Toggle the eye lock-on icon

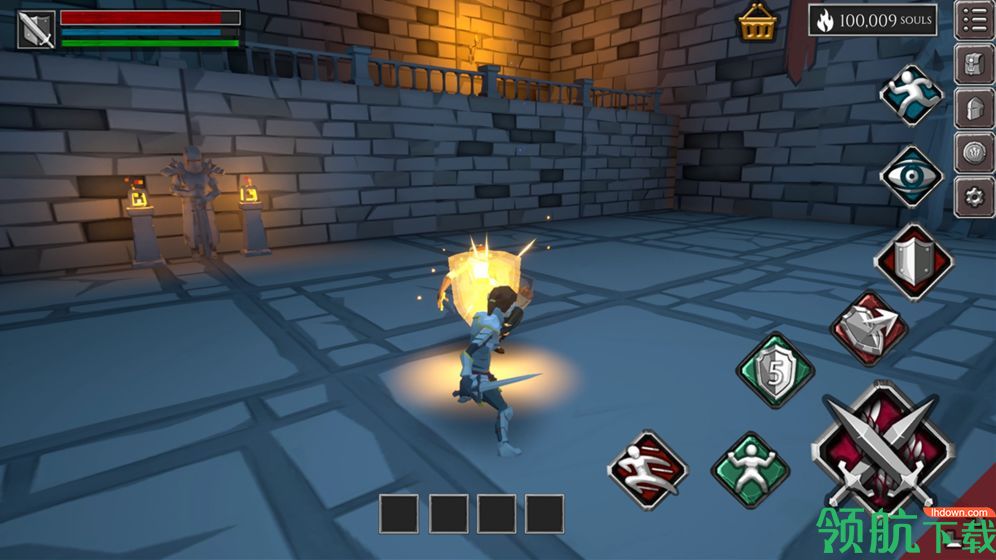point(911,177)
